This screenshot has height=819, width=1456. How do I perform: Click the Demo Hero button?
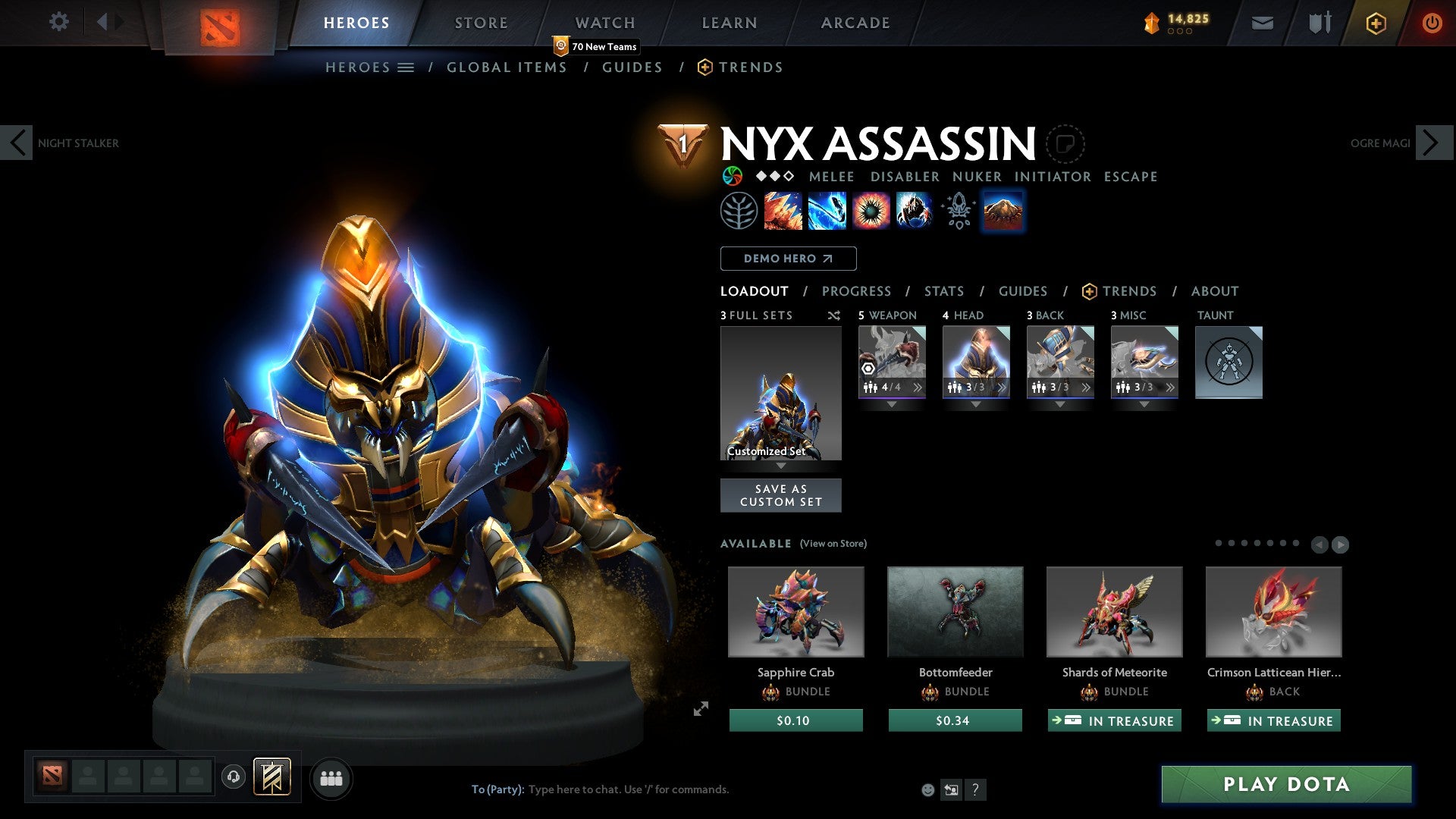pyautogui.click(x=788, y=259)
